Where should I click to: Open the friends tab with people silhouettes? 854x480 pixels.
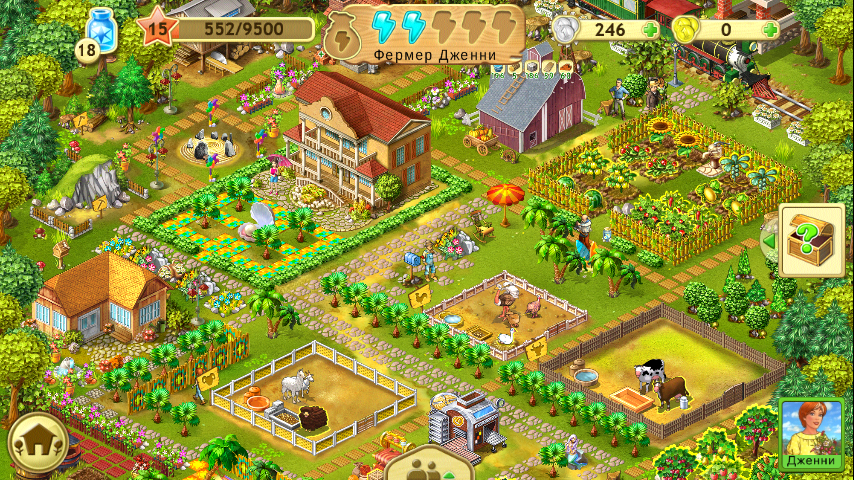coord(428,465)
